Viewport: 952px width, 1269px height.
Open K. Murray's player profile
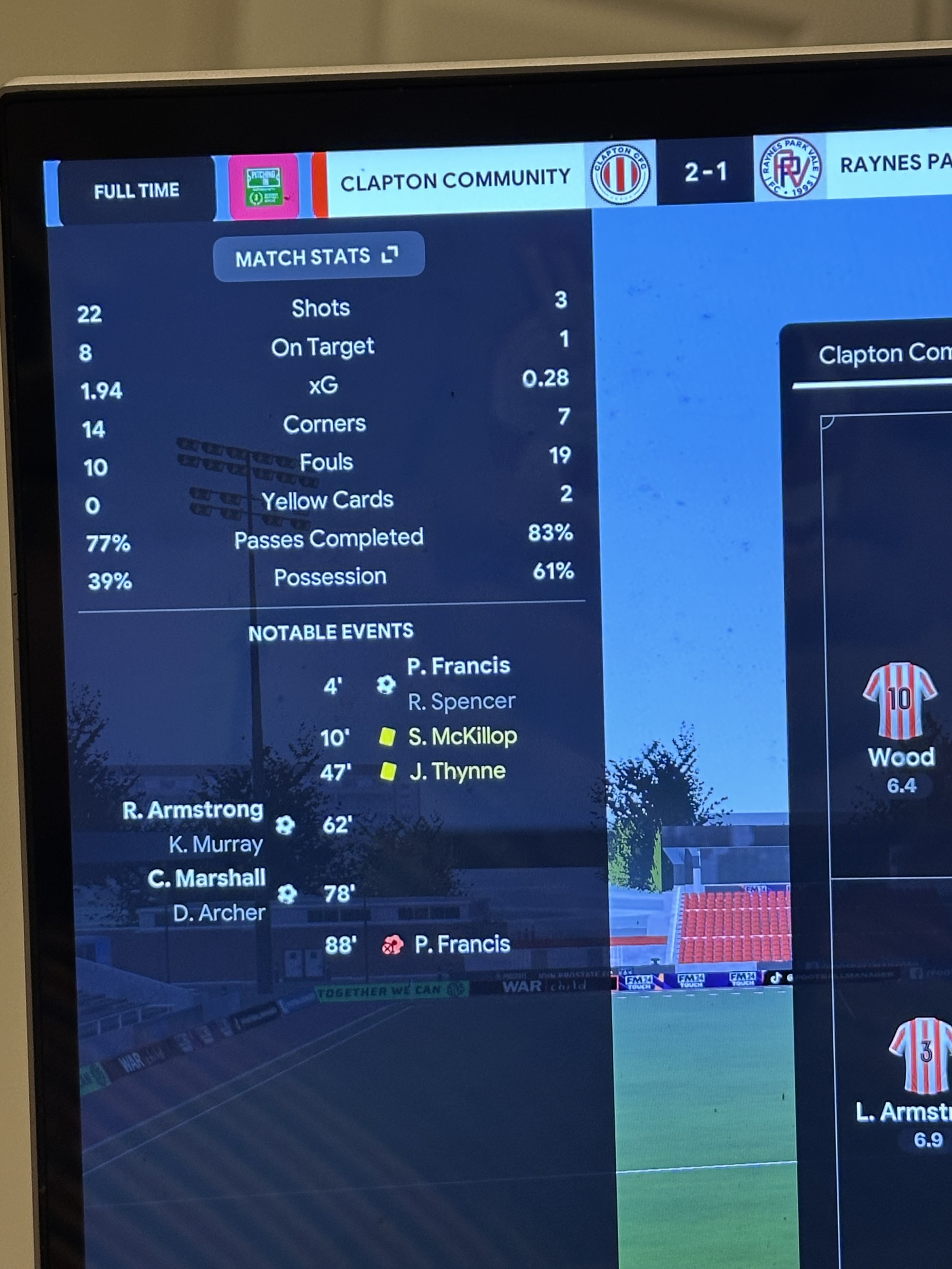coord(216,844)
